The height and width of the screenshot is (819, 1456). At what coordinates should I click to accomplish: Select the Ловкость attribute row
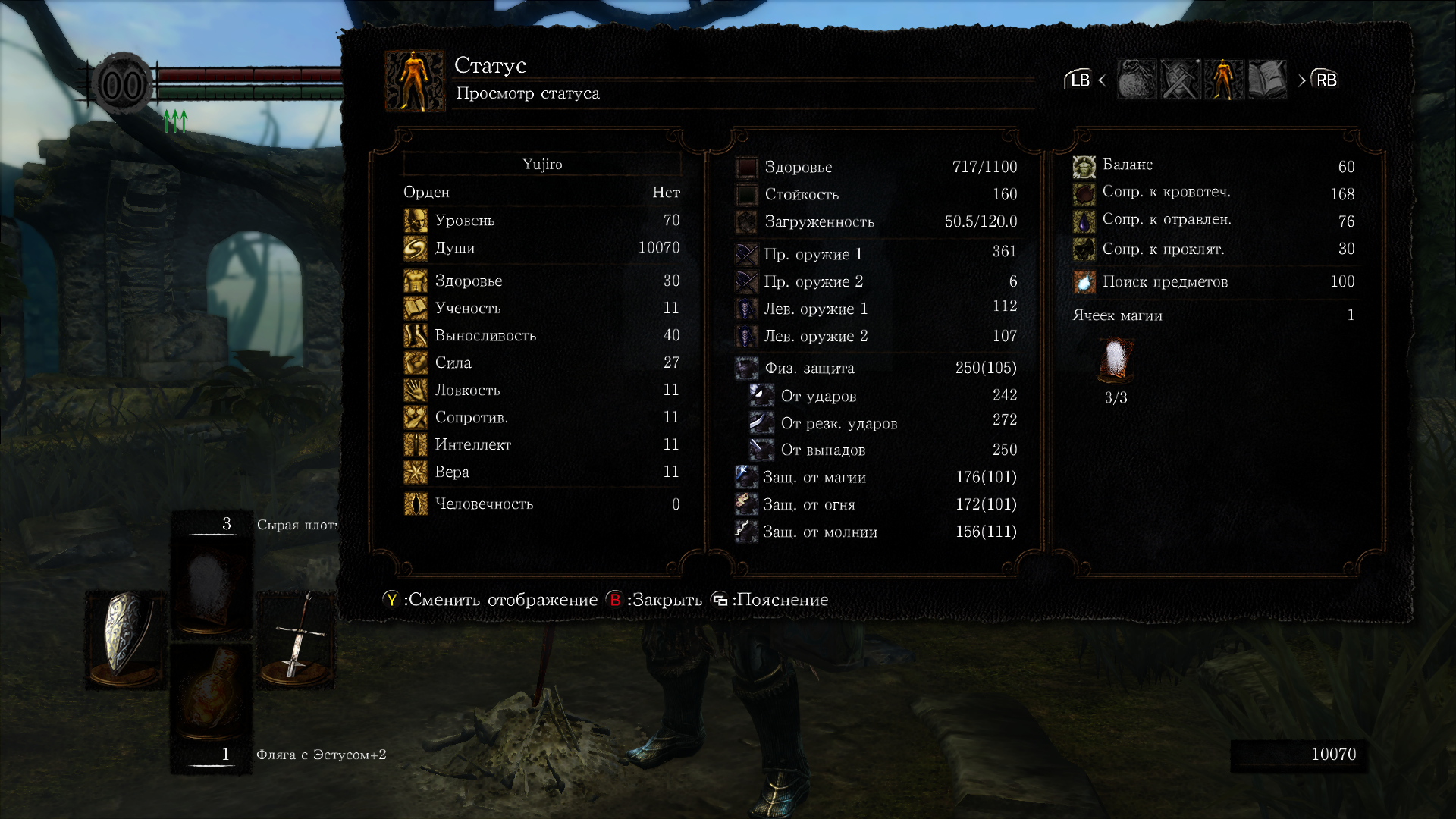pos(541,390)
